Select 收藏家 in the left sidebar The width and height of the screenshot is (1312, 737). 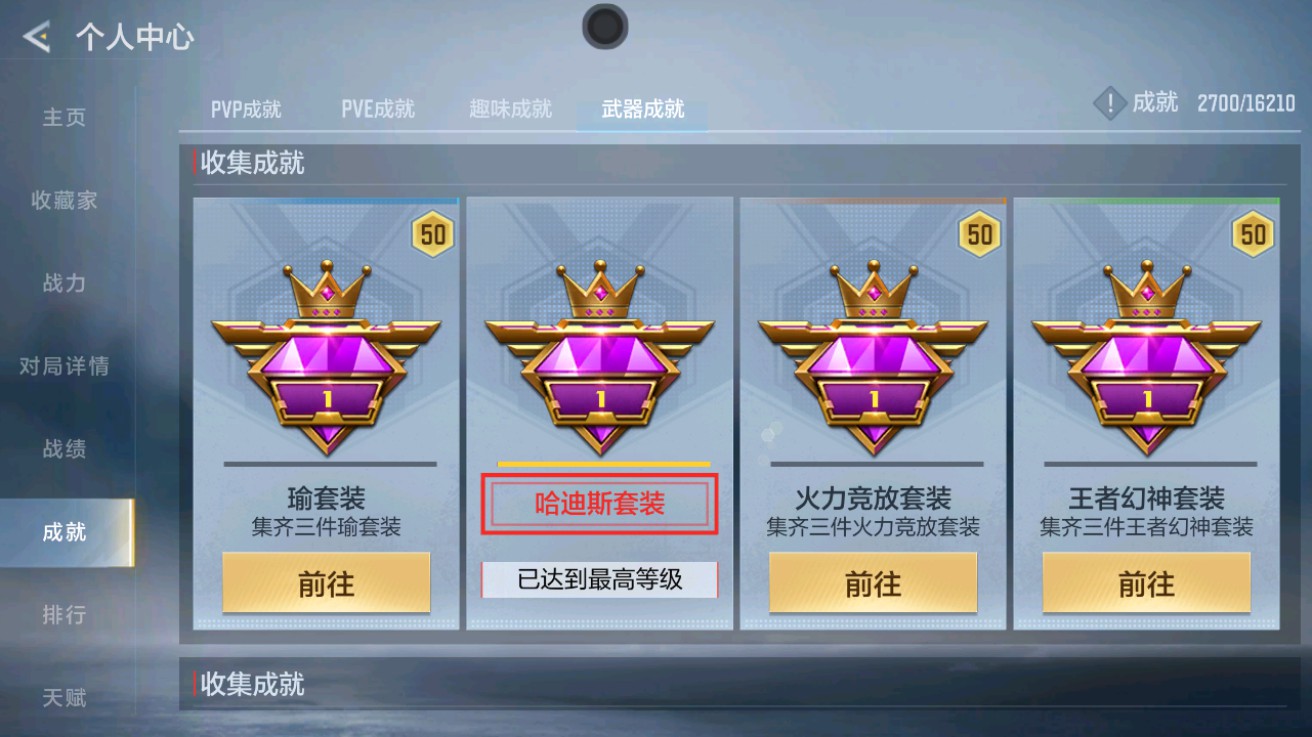click(x=64, y=199)
